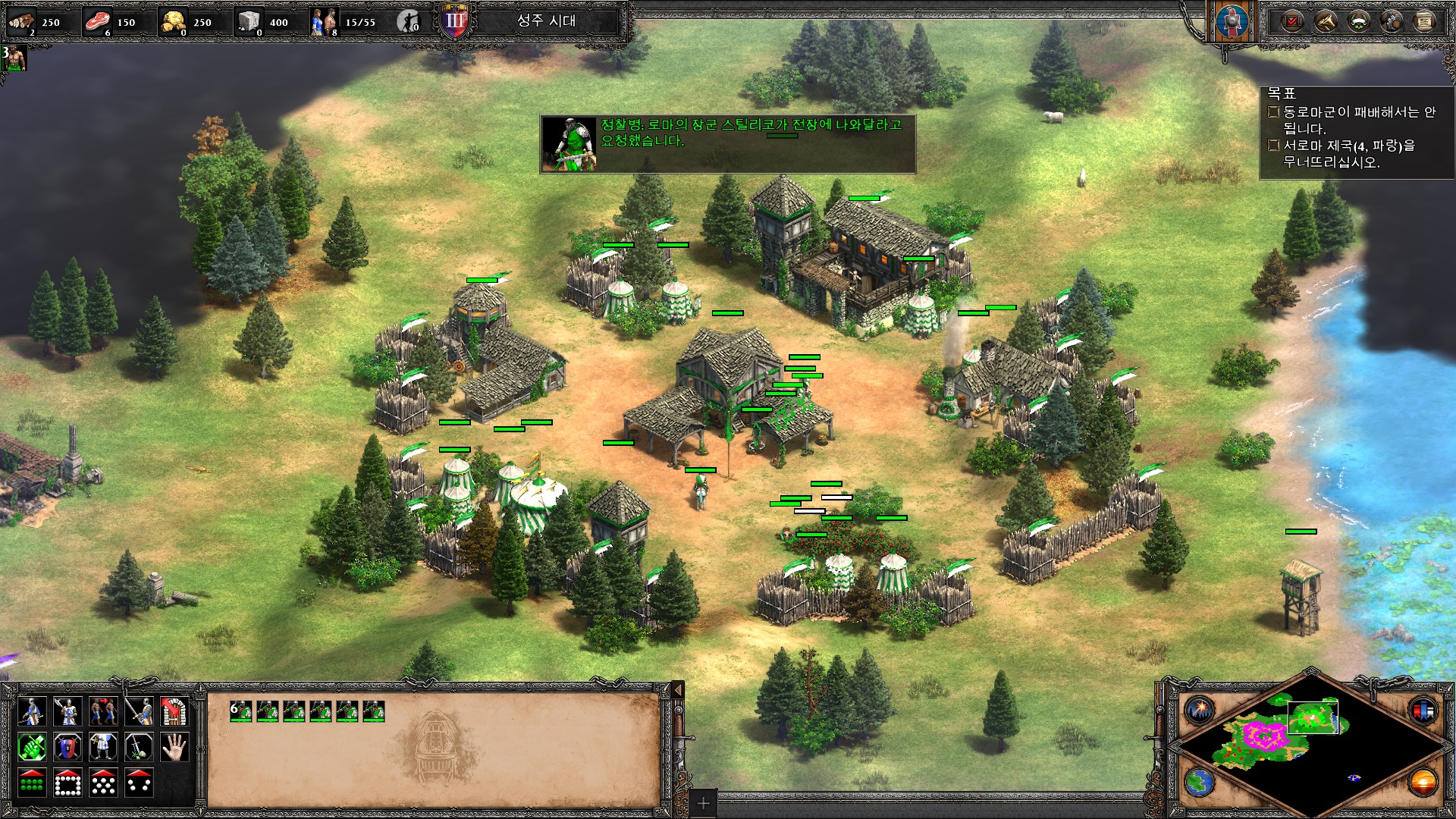Select the no-attack stance sword icon
Image resolution: width=1456 pixels, height=819 pixels.
[139, 748]
